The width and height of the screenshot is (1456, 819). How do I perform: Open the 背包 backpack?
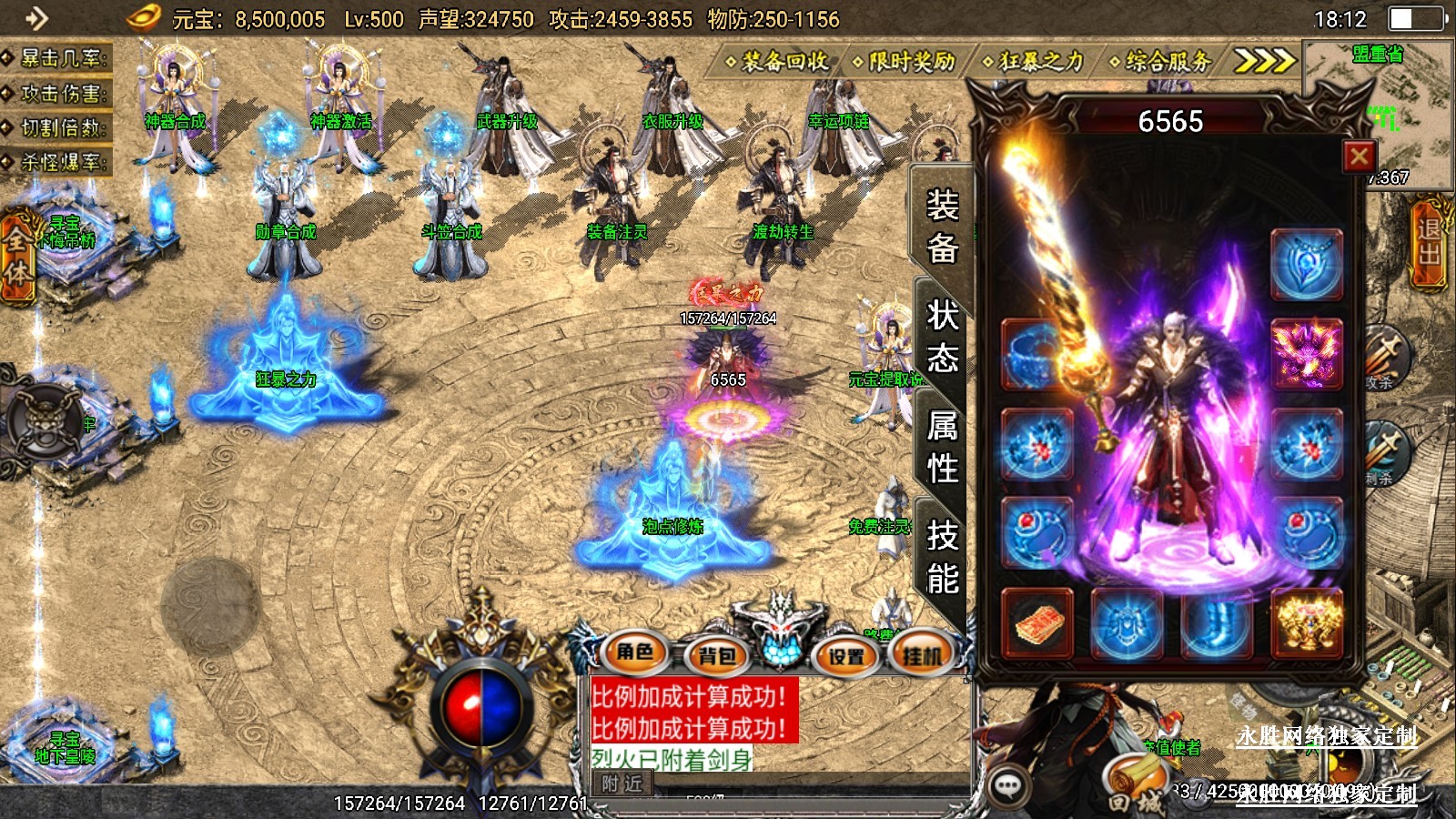coord(716,654)
